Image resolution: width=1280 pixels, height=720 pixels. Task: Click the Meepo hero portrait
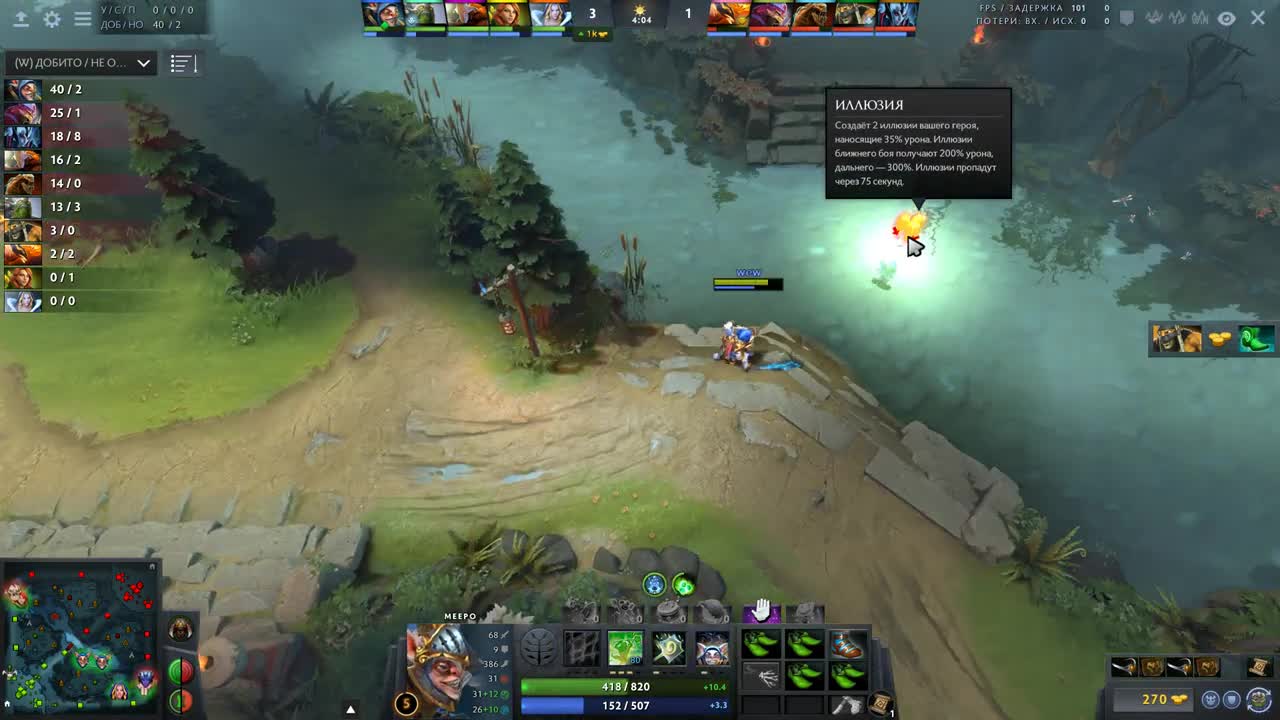click(x=438, y=666)
